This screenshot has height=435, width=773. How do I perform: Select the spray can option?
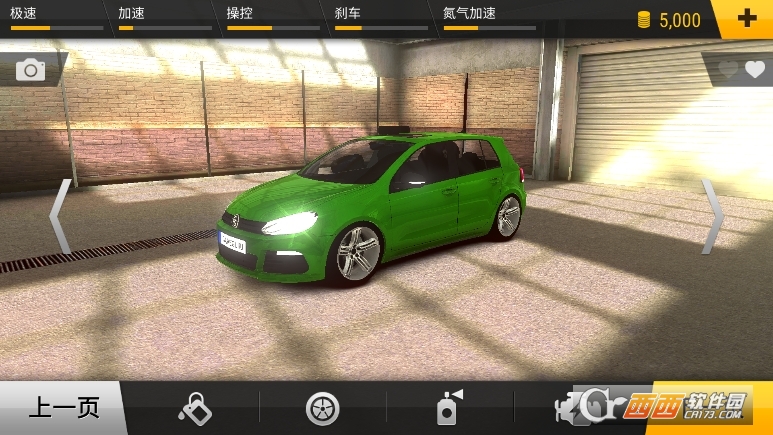pos(447,408)
